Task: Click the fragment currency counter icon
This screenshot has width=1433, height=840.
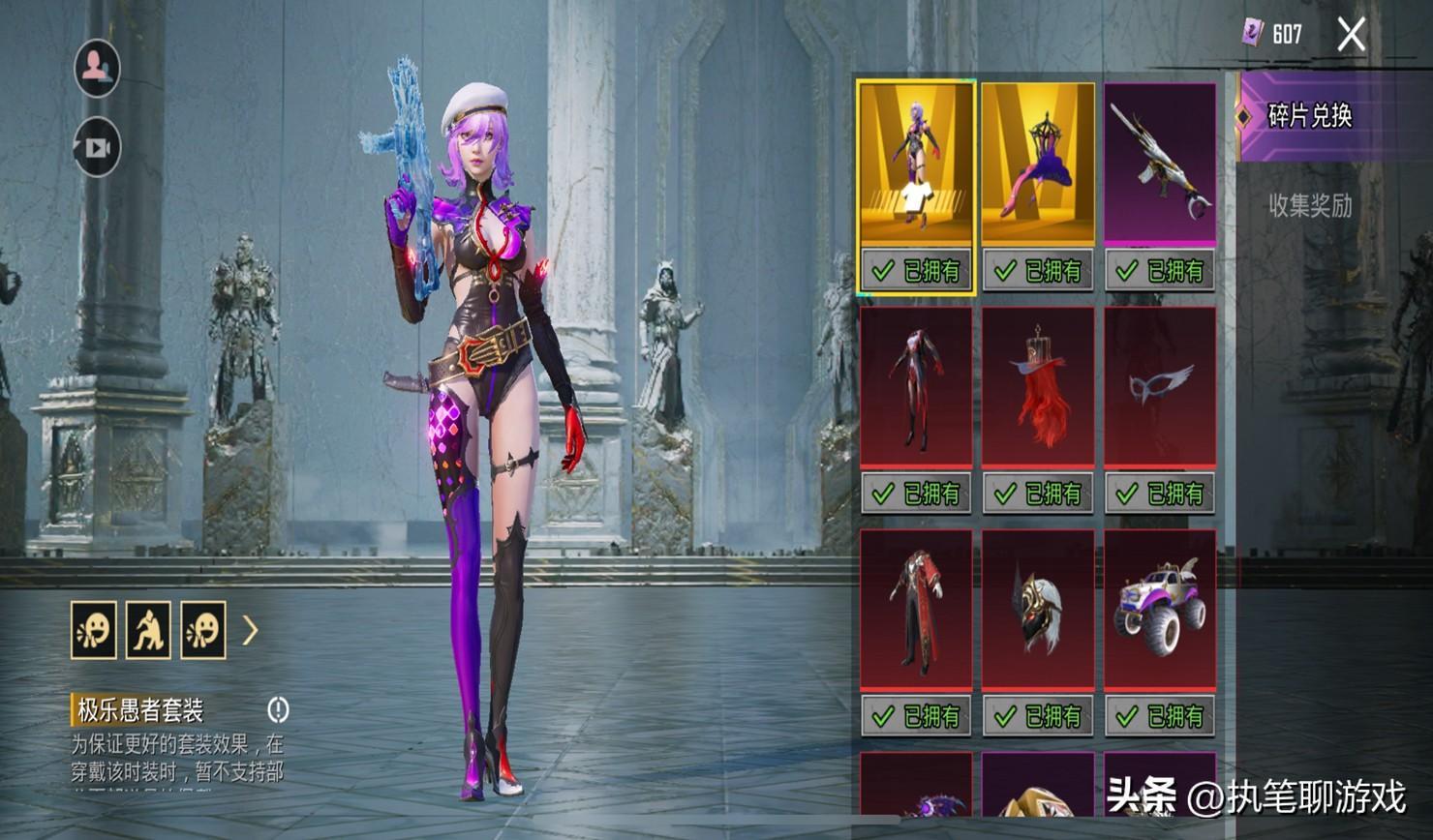Action: tap(1253, 34)
